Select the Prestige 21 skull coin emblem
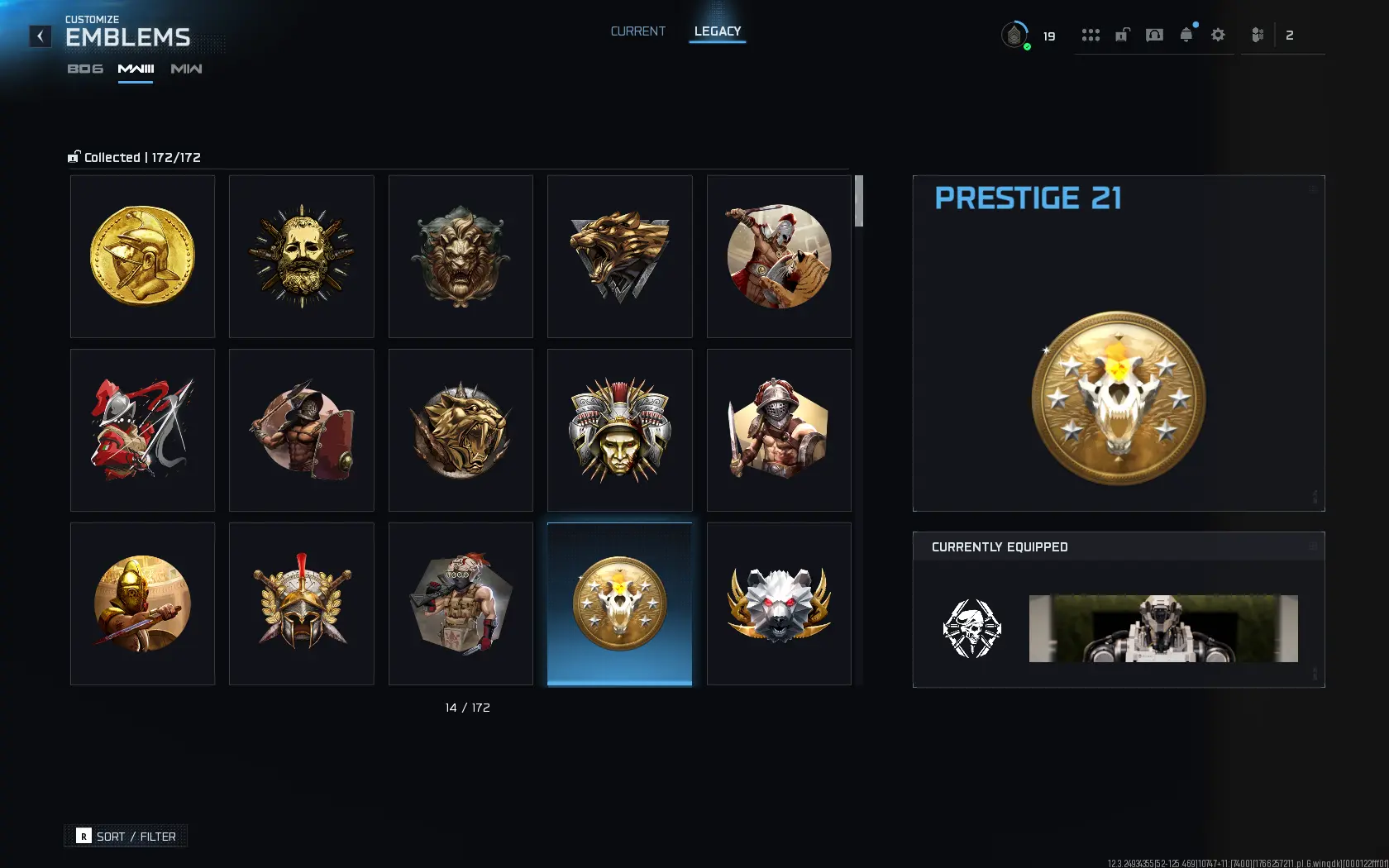Image resolution: width=1389 pixels, height=868 pixels. (x=619, y=603)
